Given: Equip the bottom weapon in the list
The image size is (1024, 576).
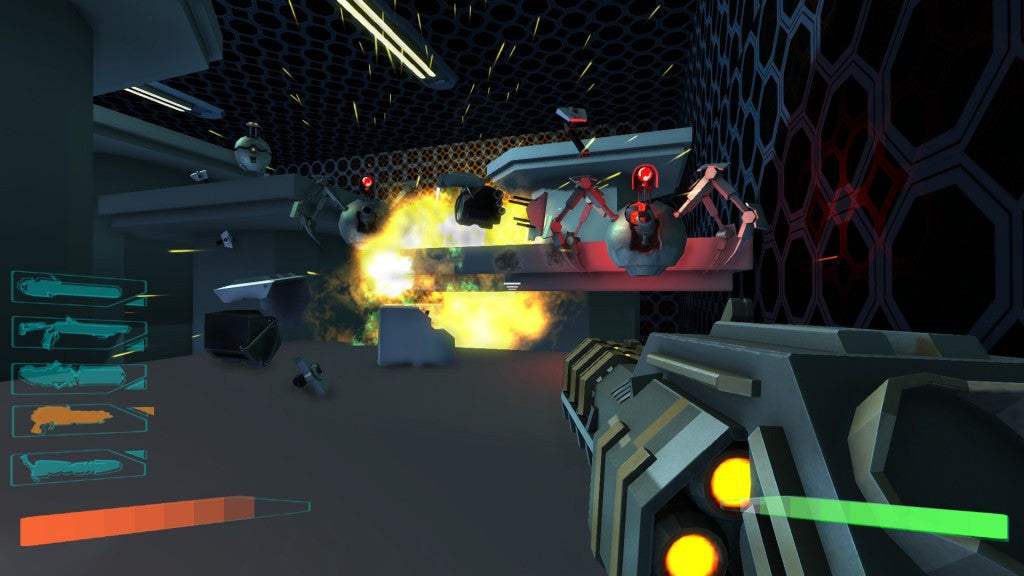Looking at the screenshot, I should coord(78,465).
